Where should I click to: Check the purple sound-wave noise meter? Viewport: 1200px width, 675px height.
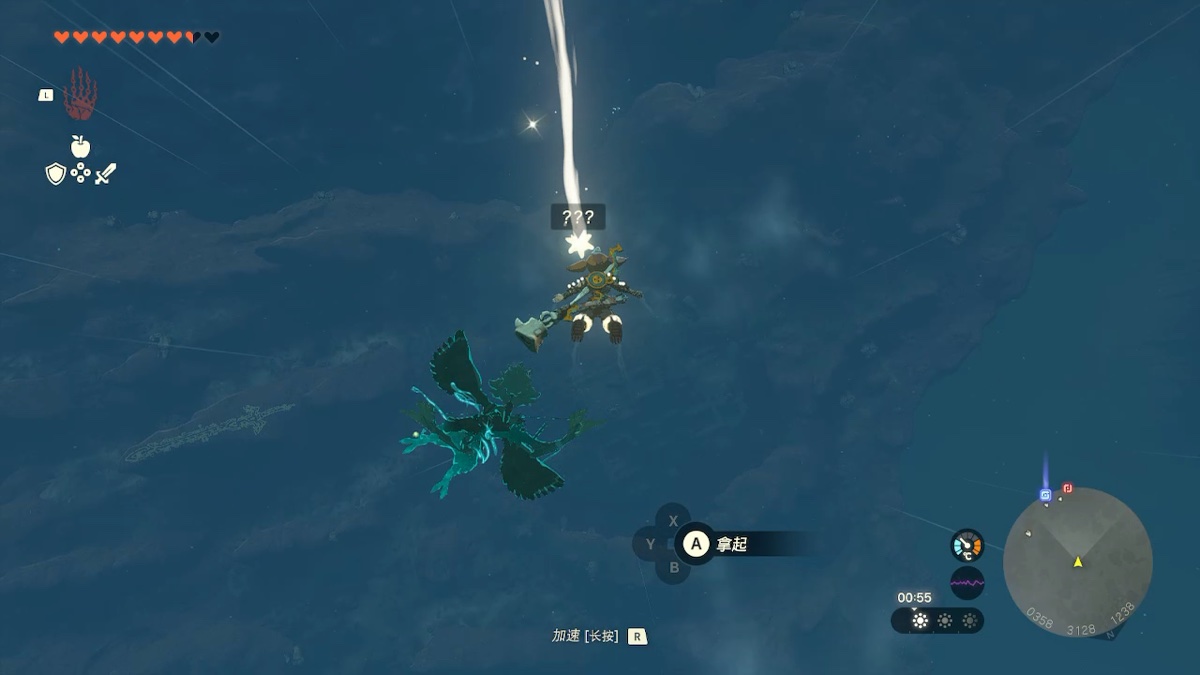point(967,582)
